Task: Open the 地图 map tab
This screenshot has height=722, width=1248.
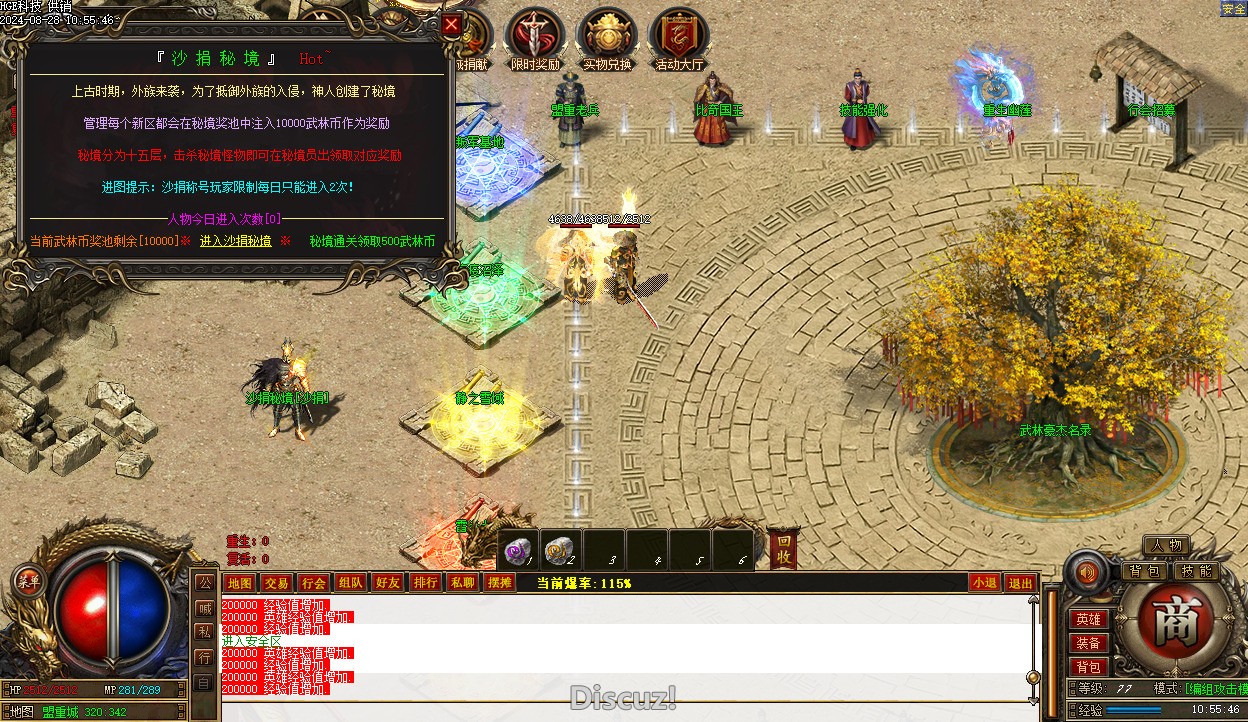Action: click(239, 583)
